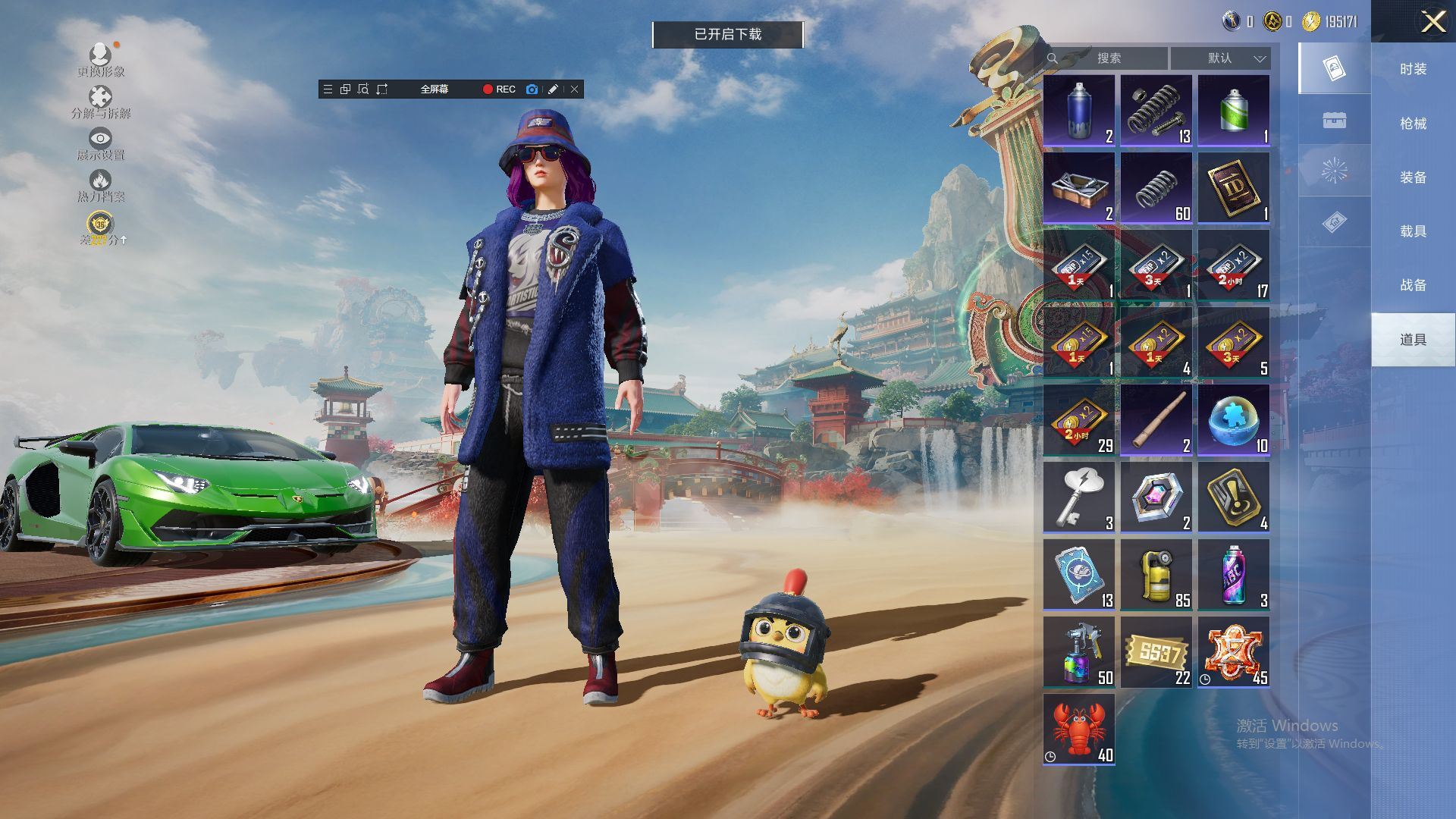Open 分解与拆解 dismantle menu
Viewport: 1456px width, 819px height.
(100, 102)
